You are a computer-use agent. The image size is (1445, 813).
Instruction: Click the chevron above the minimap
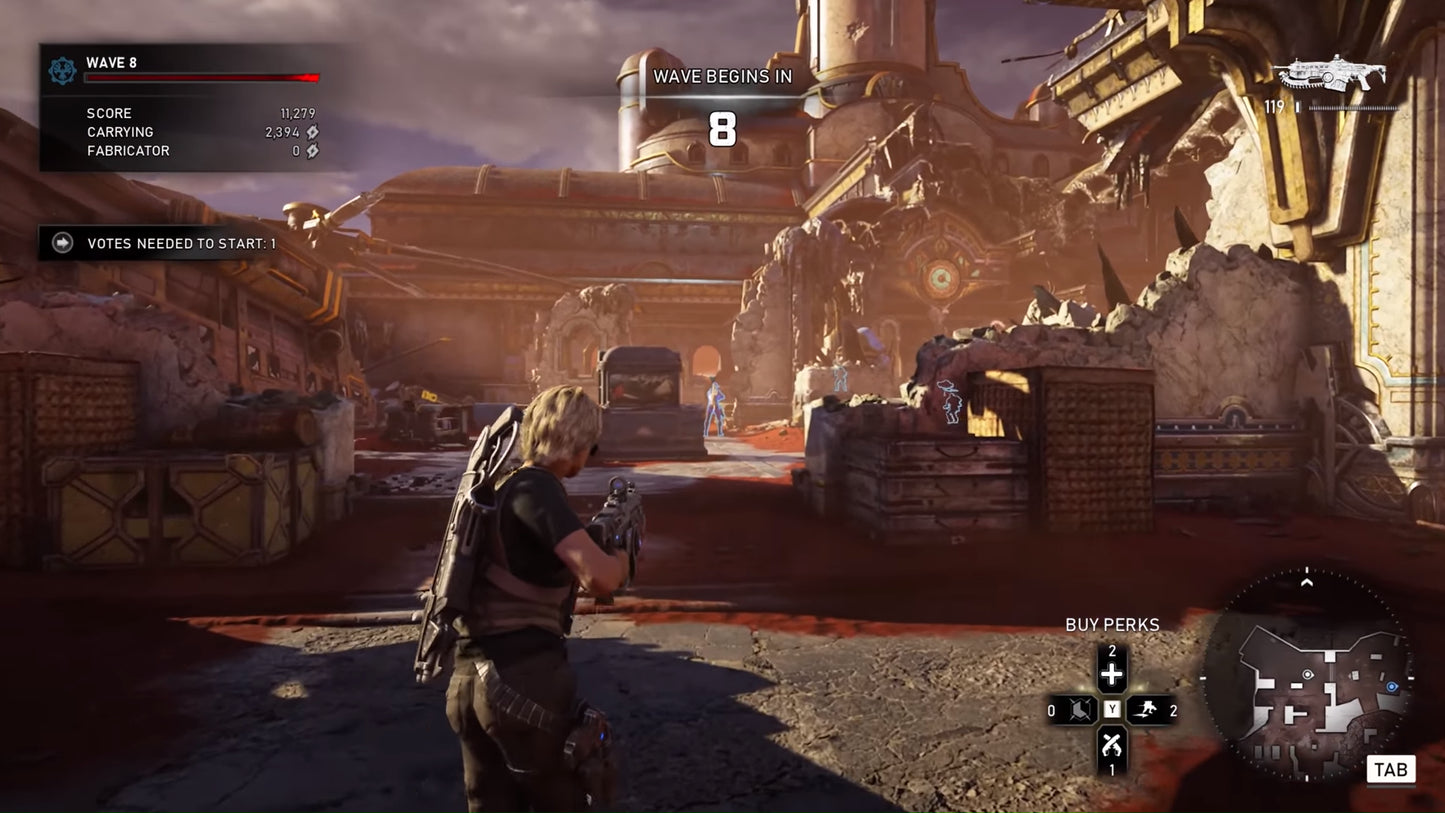[x=1308, y=581]
